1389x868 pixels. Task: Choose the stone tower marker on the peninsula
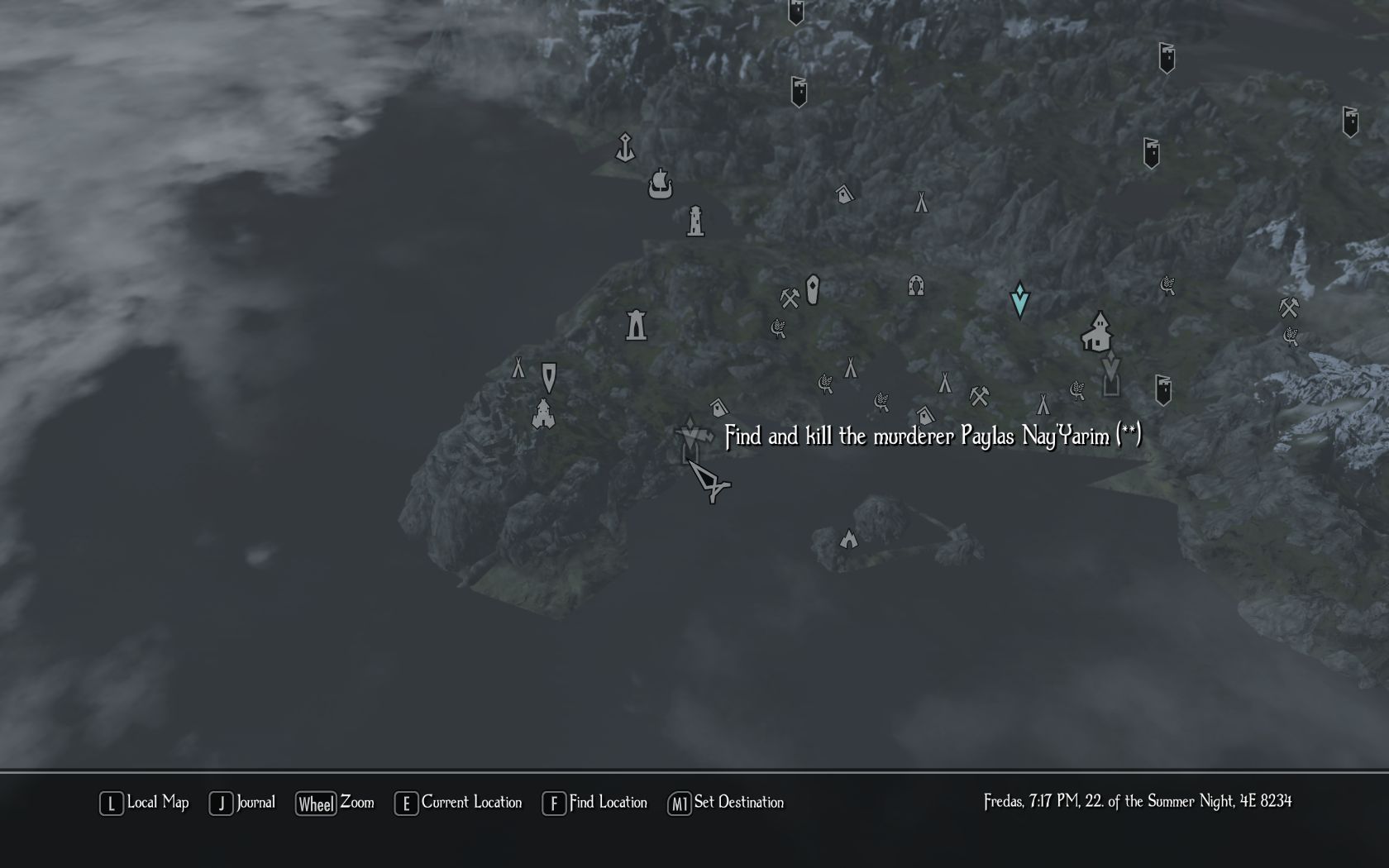[636, 325]
